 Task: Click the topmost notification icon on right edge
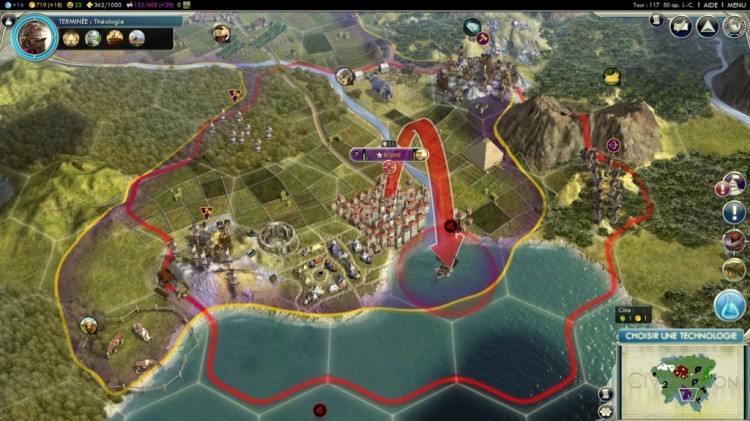[733, 184]
